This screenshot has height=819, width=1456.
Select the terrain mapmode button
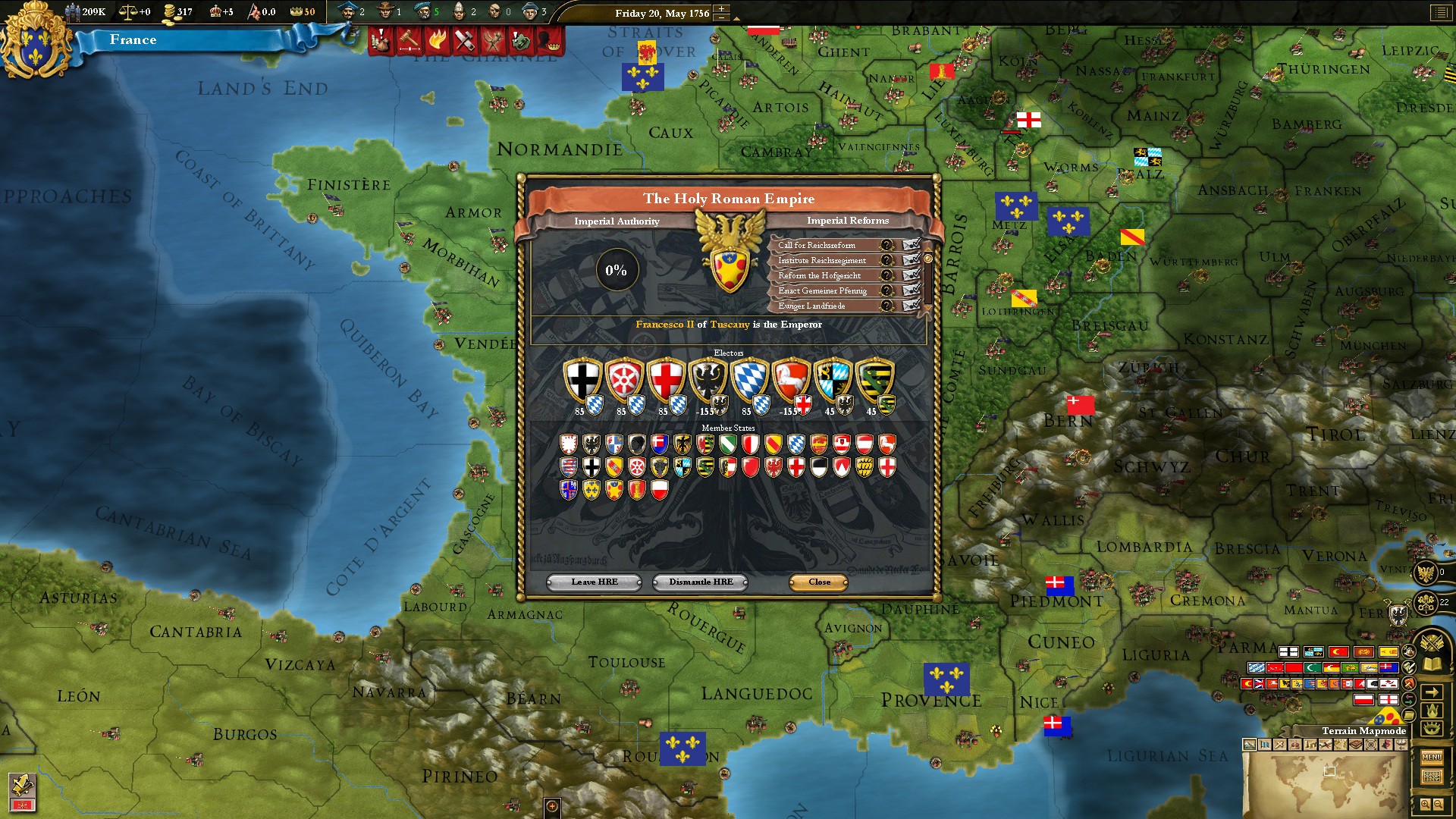coord(1249,745)
